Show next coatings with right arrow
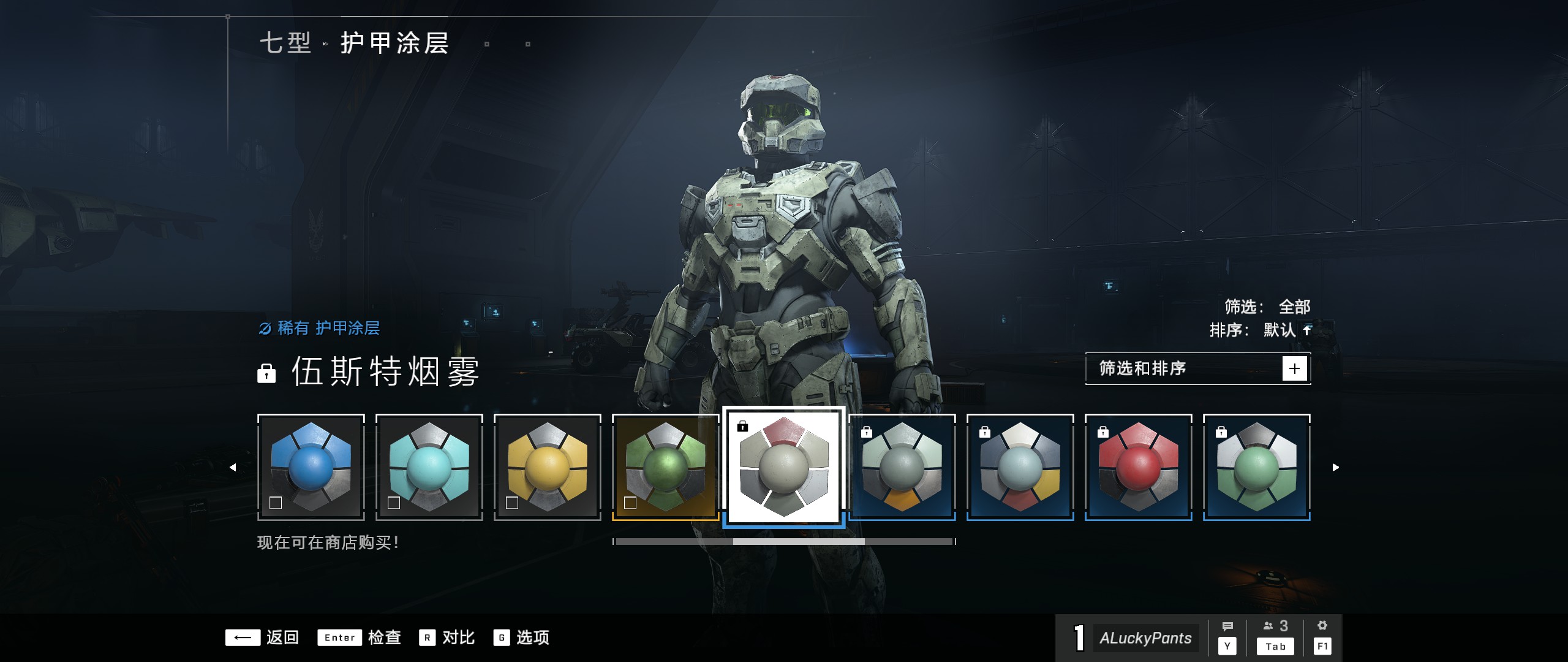 point(1336,468)
